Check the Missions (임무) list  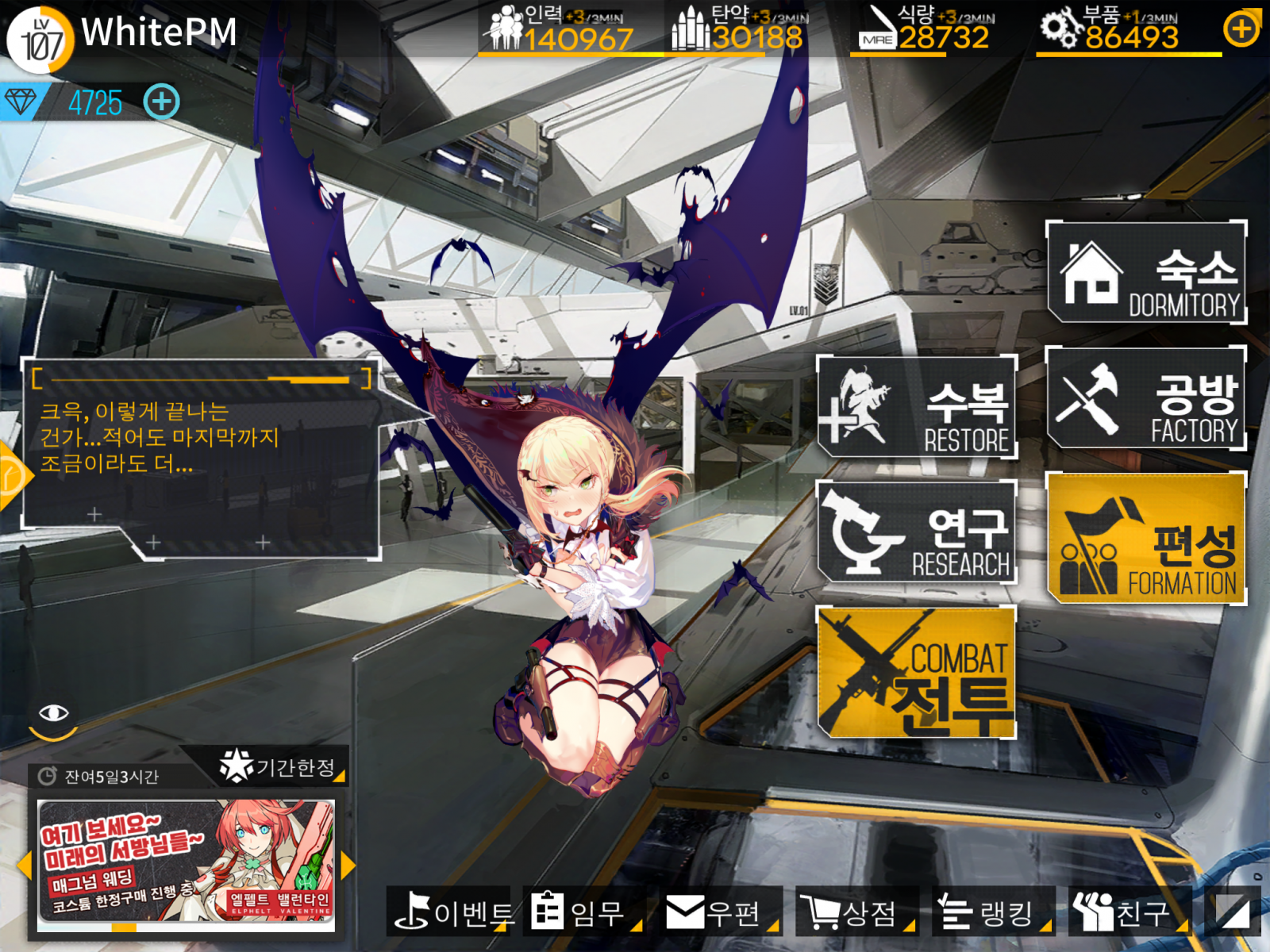click(x=583, y=914)
